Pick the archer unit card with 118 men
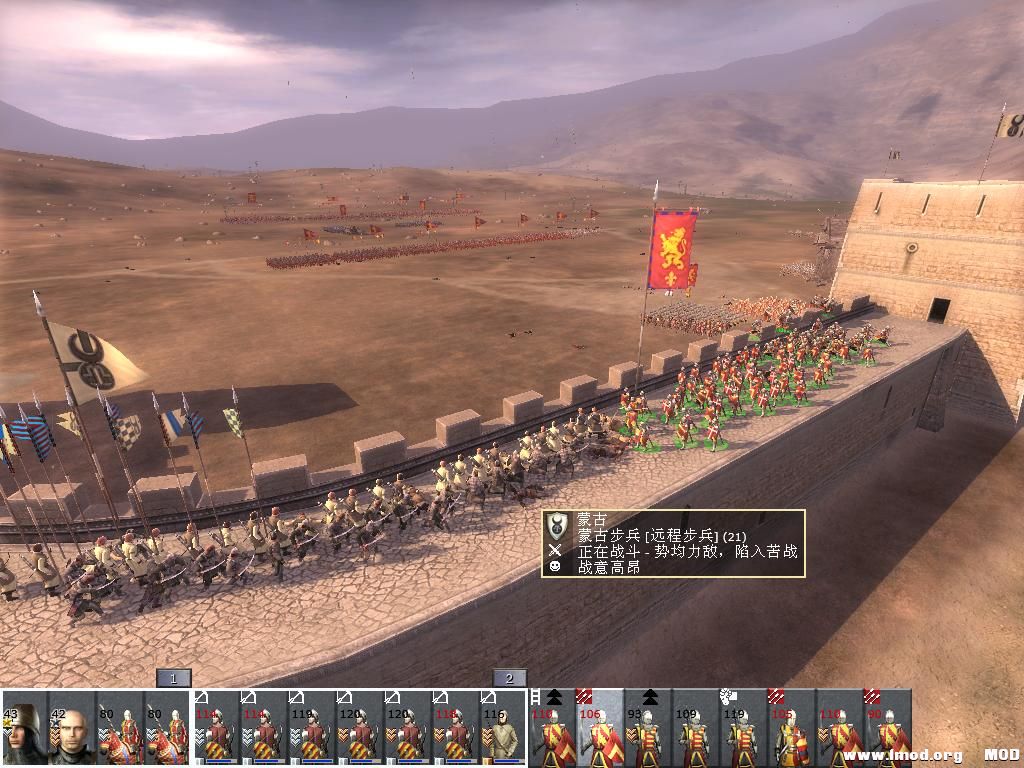The image size is (1024, 768). 456,728
